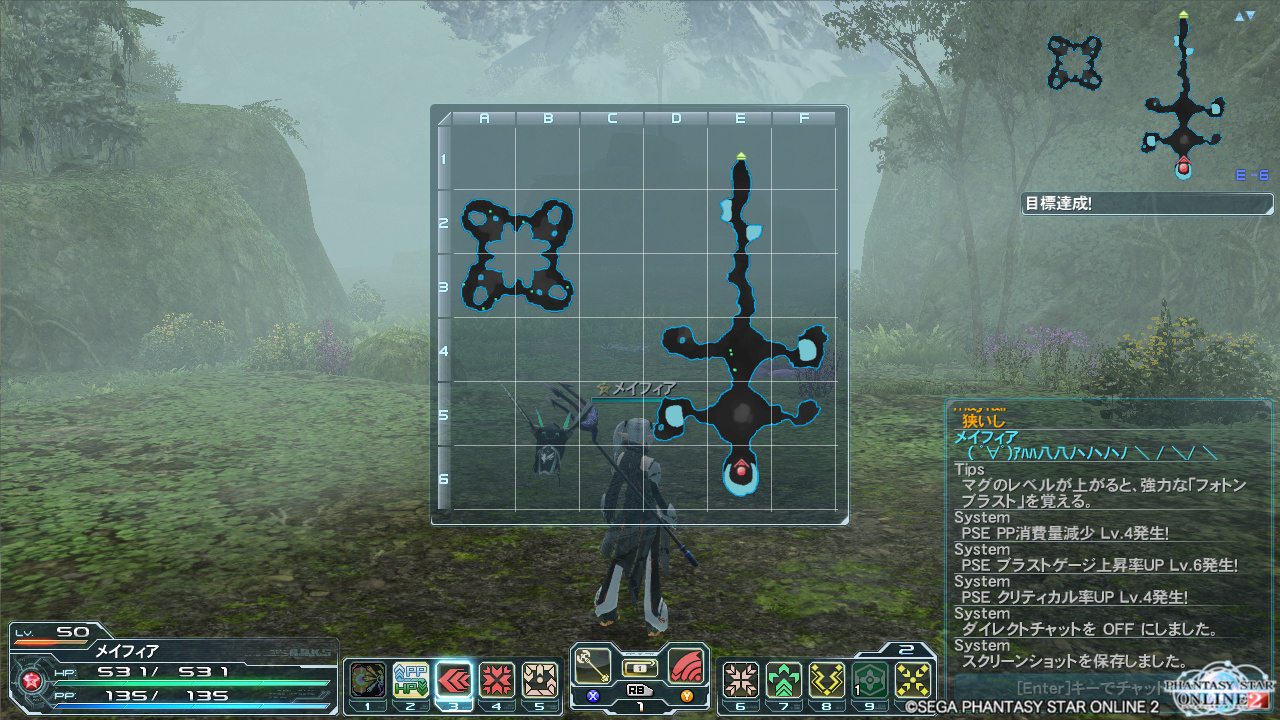Activate the yellow double-chevron skill in slot 8
This screenshot has width=1280, height=720.
(x=827, y=680)
